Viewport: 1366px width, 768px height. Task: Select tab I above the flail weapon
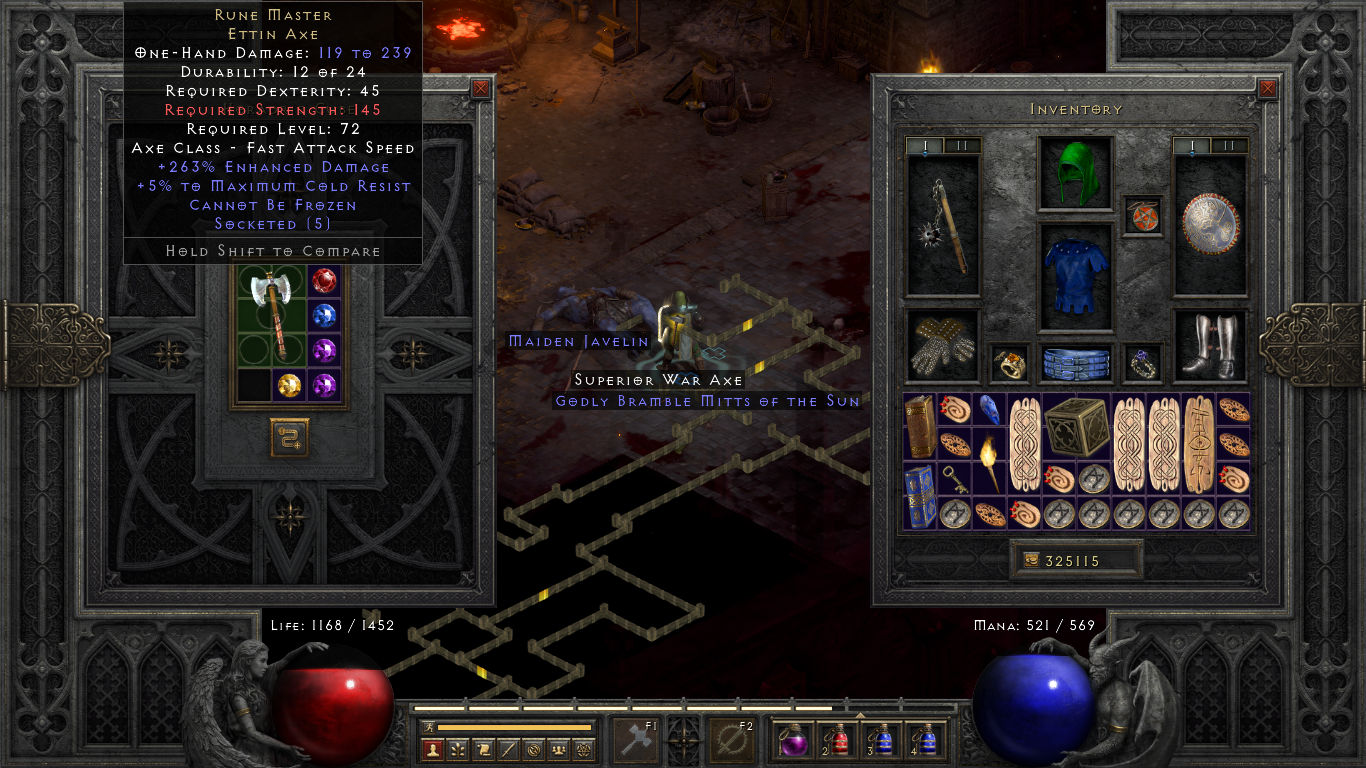tap(925, 144)
